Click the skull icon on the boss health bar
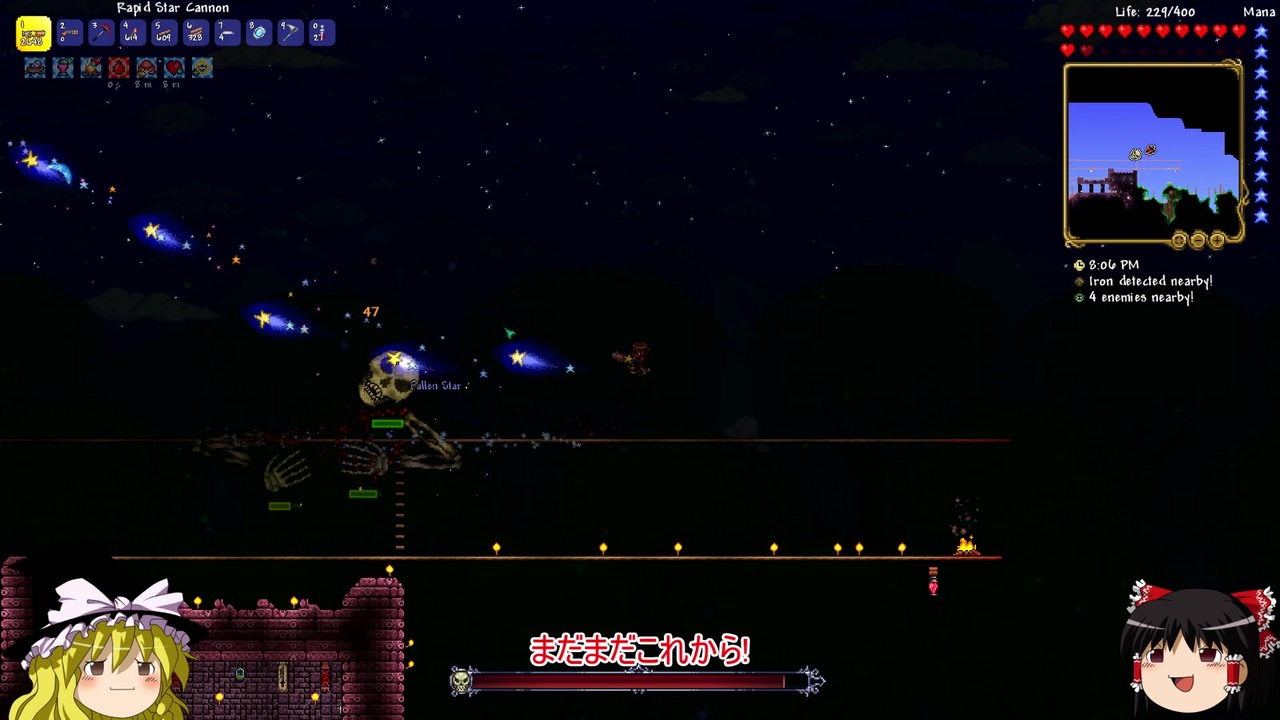The height and width of the screenshot is (720, 1280). pos(460,680)
